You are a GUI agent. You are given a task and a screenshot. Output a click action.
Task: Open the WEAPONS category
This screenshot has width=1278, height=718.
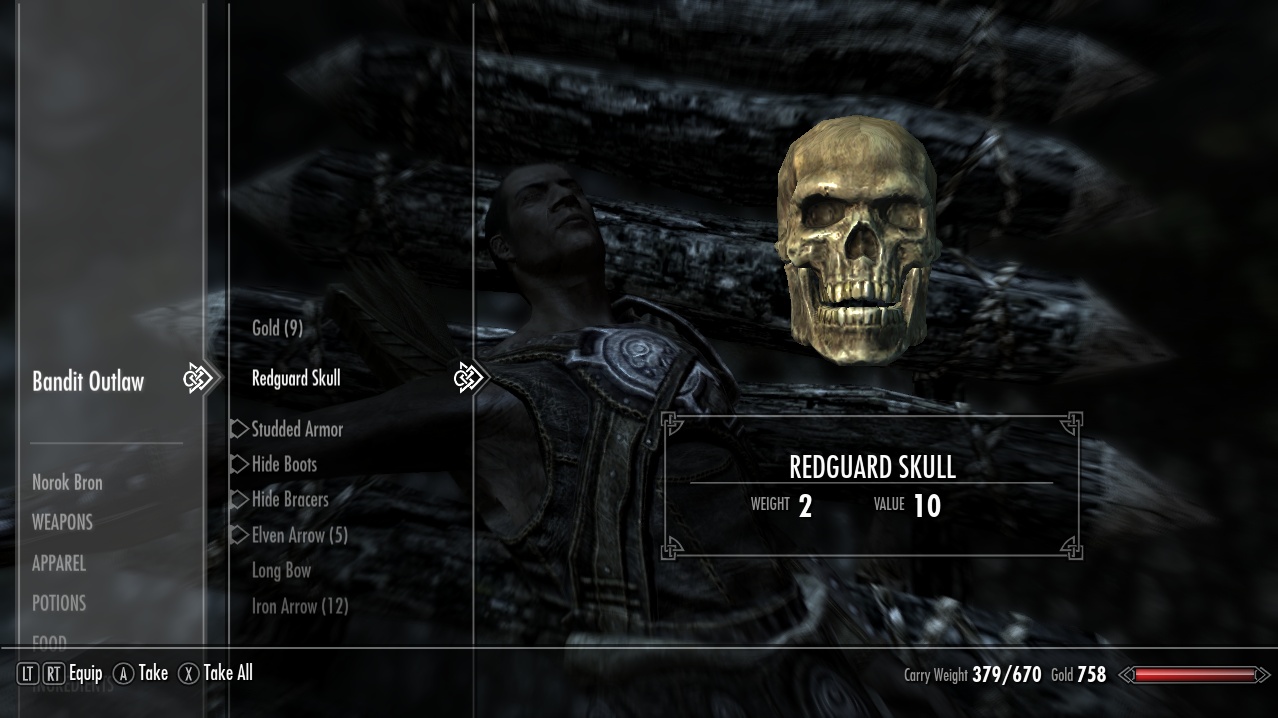(x=62, y=522)
